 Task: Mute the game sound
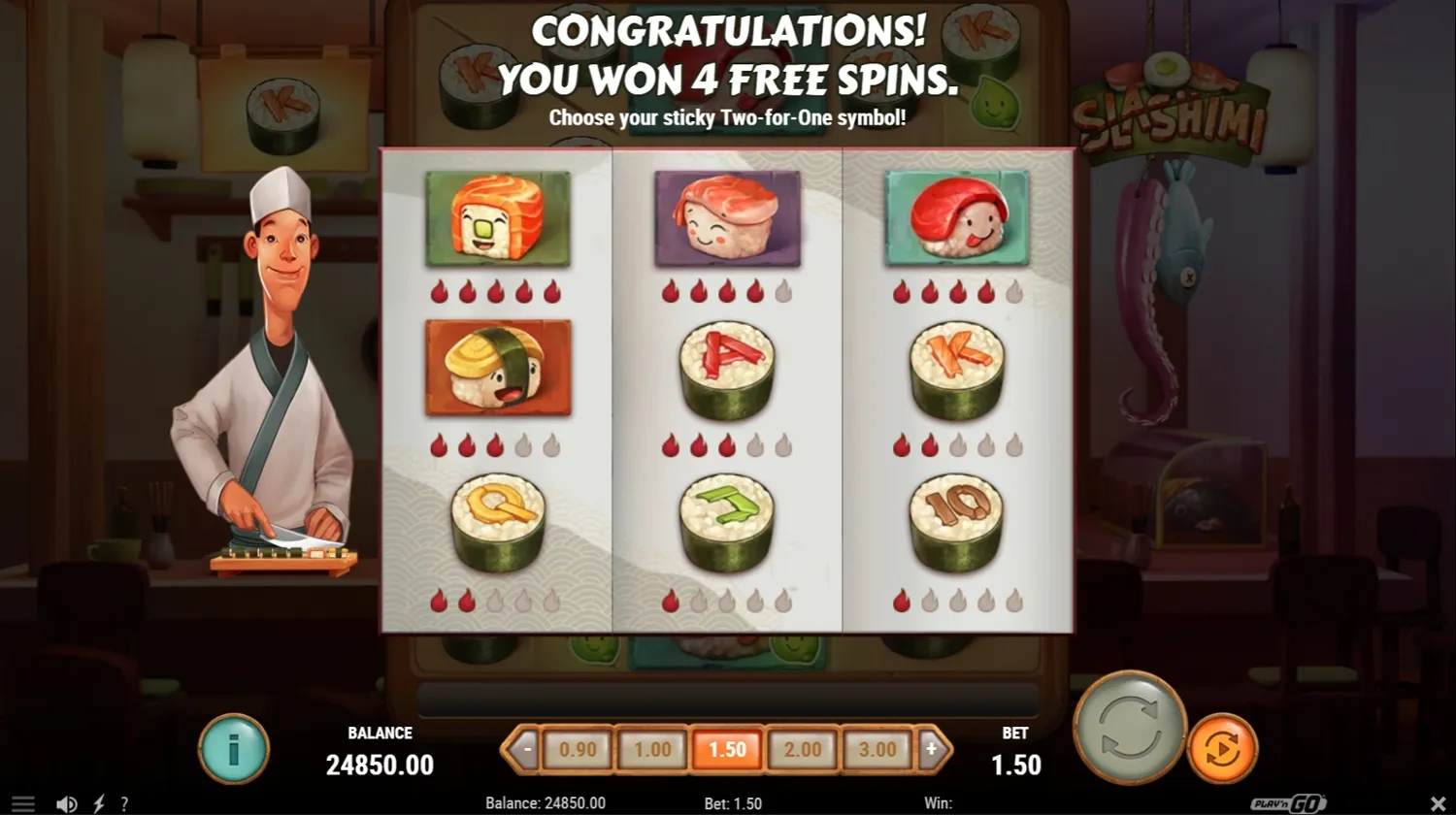click(x=66, y=803)
